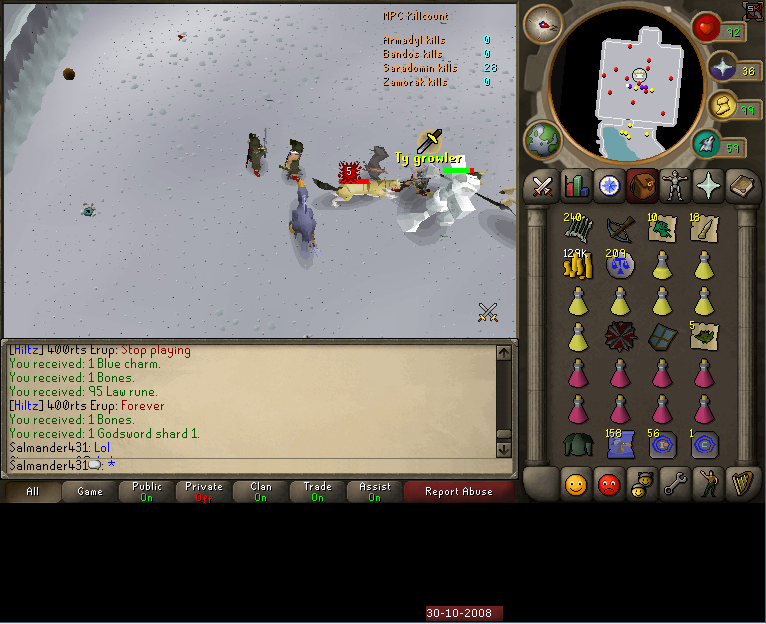The width and height of the screenshot is (766, 624).
Task: Click the 129K coins stack
Action: click(577, 265)
